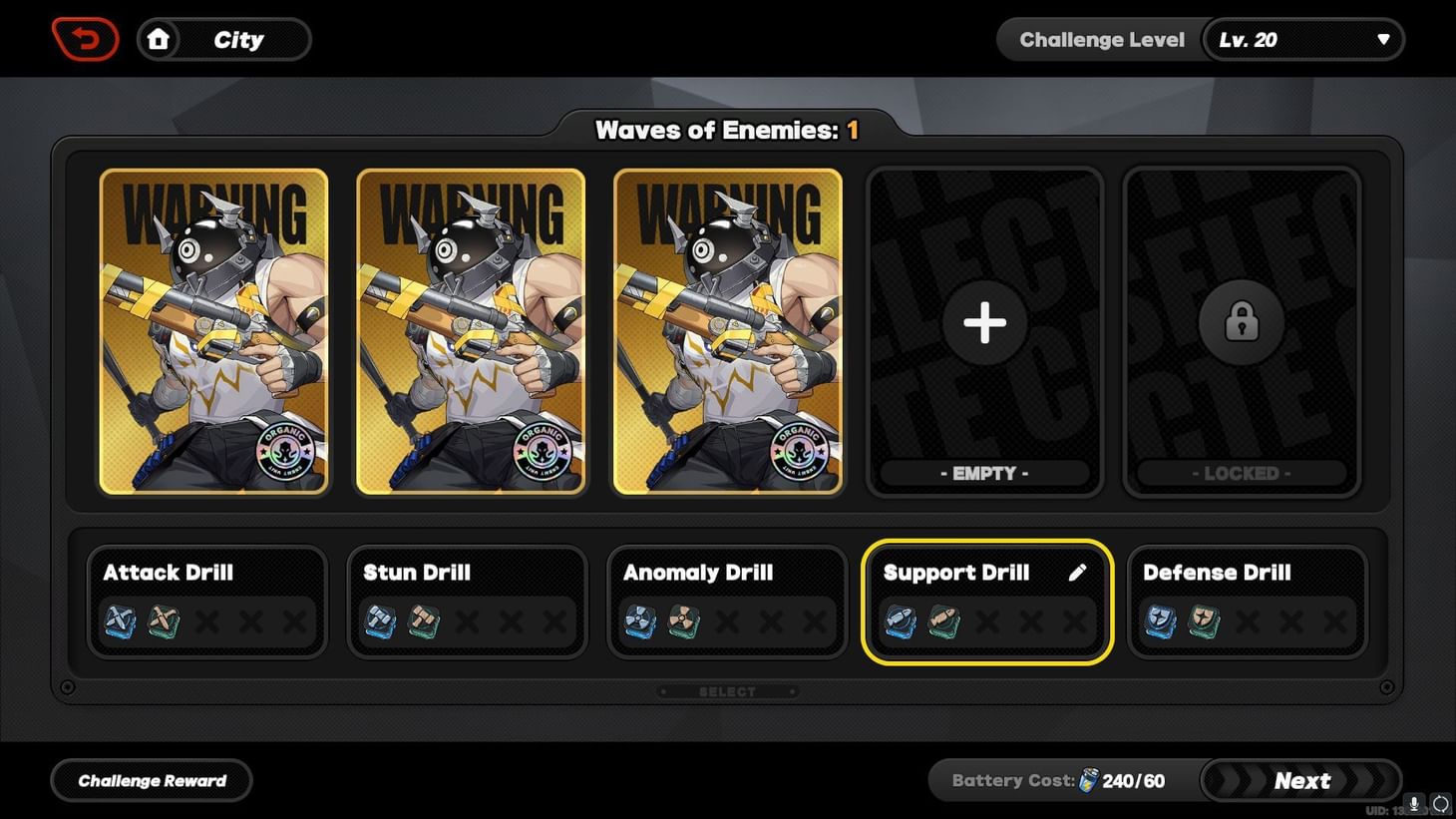Select the City location menu item
This screenshot has width=1456, height=819.
click(x=239, y=39)
